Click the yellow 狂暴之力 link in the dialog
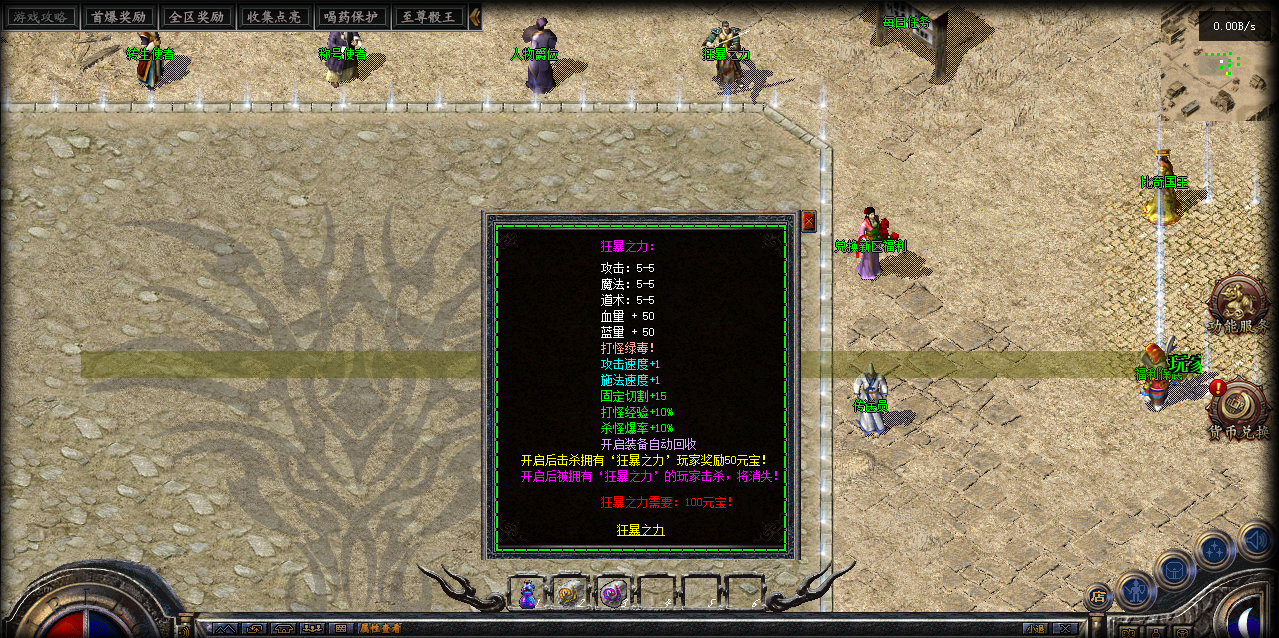 (640, 530)
